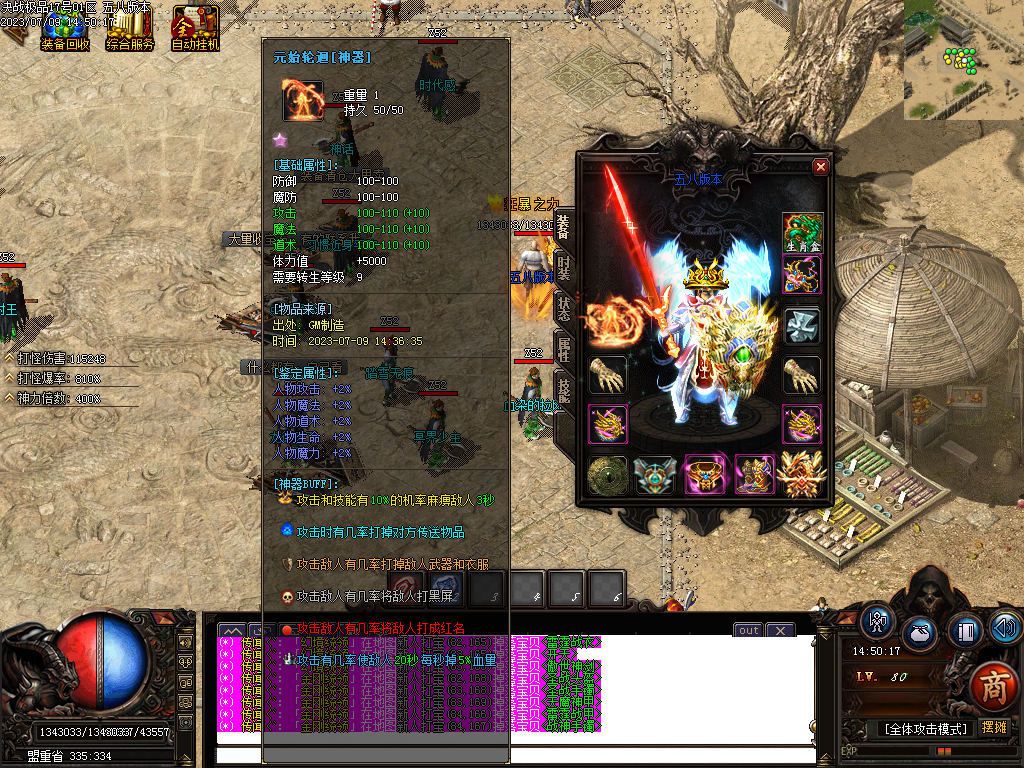Switch to the 状态 status tab

click(564, 310)
